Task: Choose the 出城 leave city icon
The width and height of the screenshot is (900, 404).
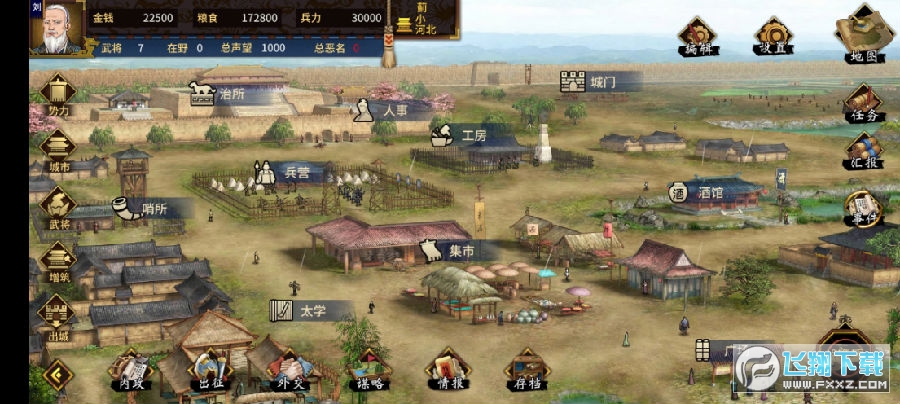Action: pyautogui.click(x=57, y=315)
